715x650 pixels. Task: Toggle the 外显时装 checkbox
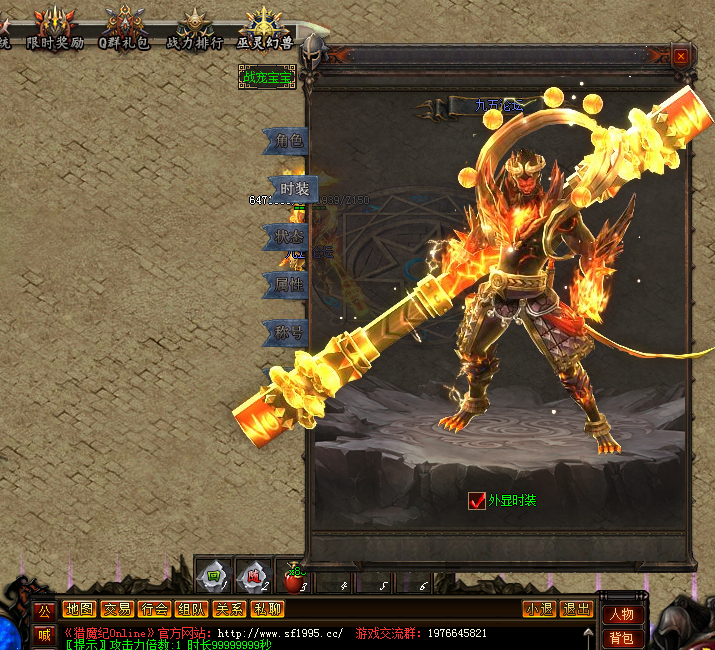pos(477,500)
